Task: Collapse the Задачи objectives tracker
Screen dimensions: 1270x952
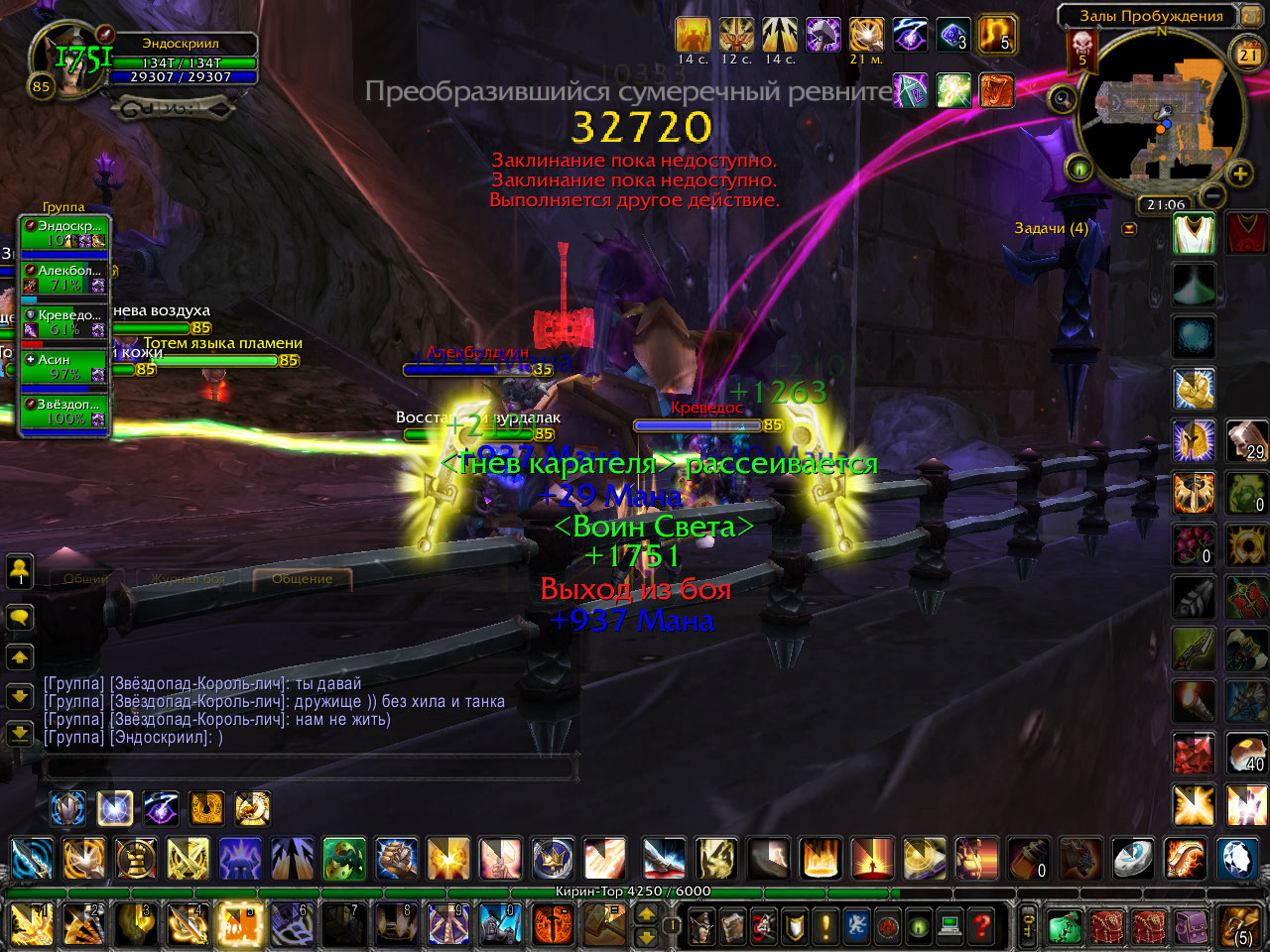Action: [1129, 228]
